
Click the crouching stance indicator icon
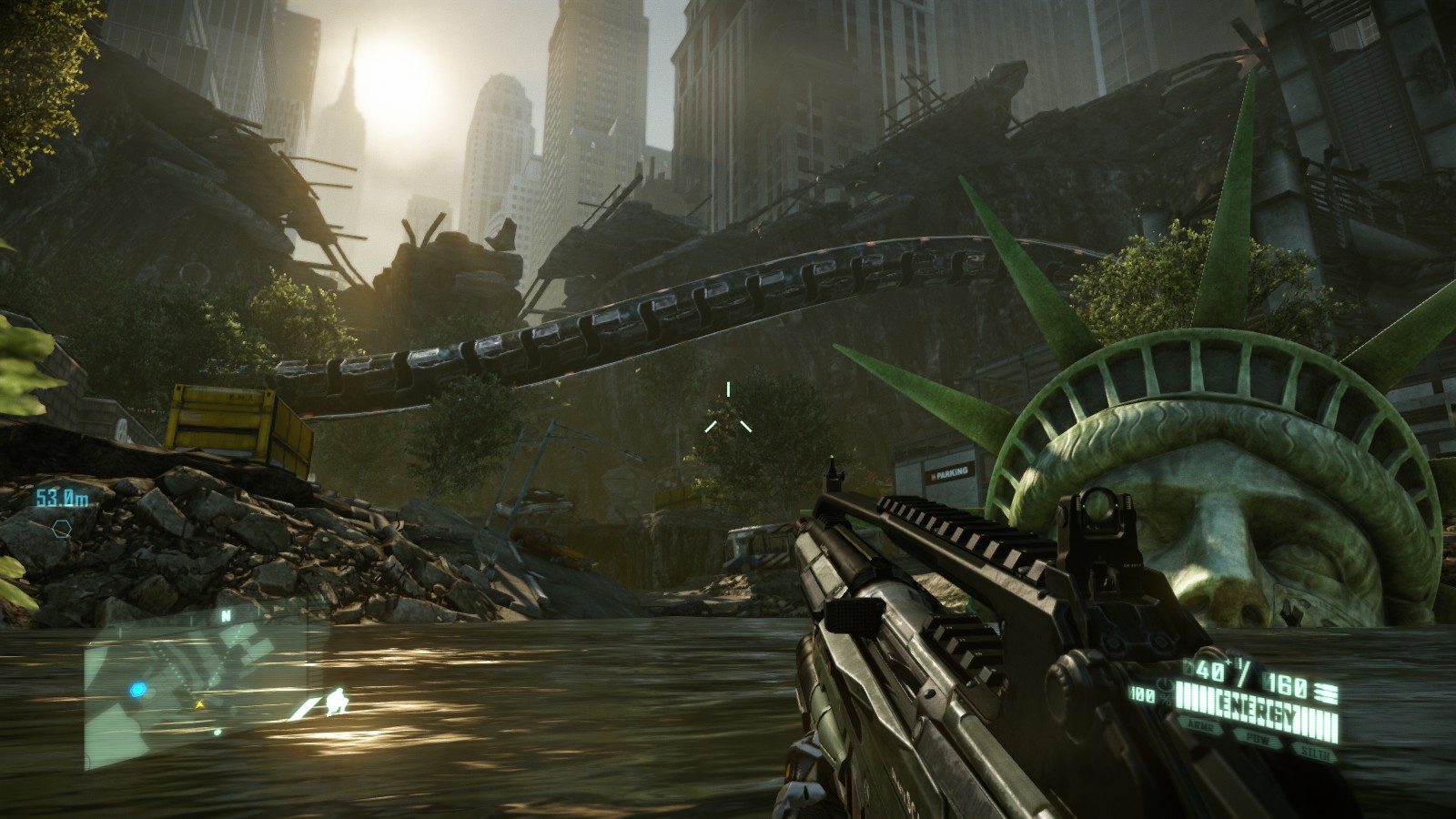coord(335,701)
